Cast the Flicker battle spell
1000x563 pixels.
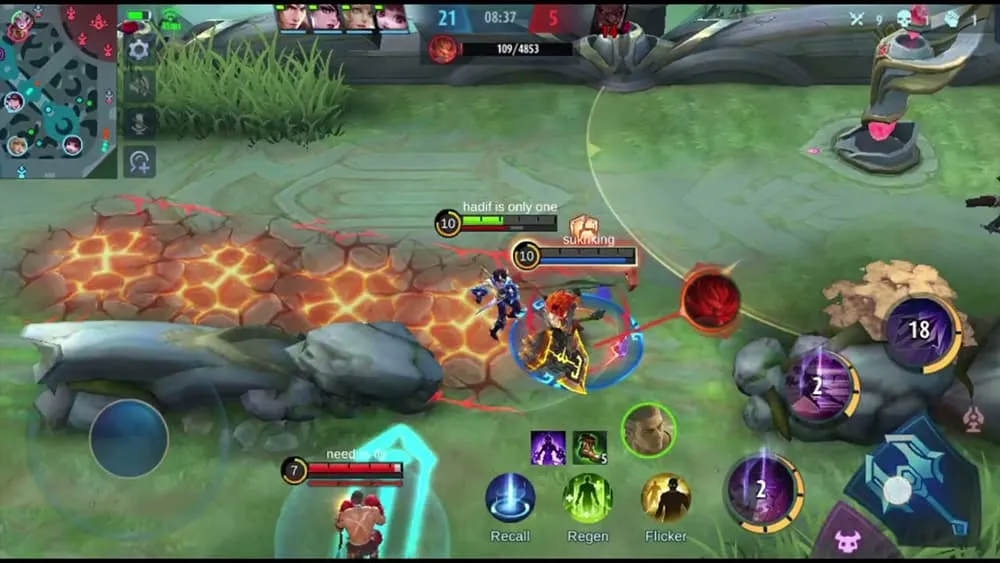click(665, 498)
